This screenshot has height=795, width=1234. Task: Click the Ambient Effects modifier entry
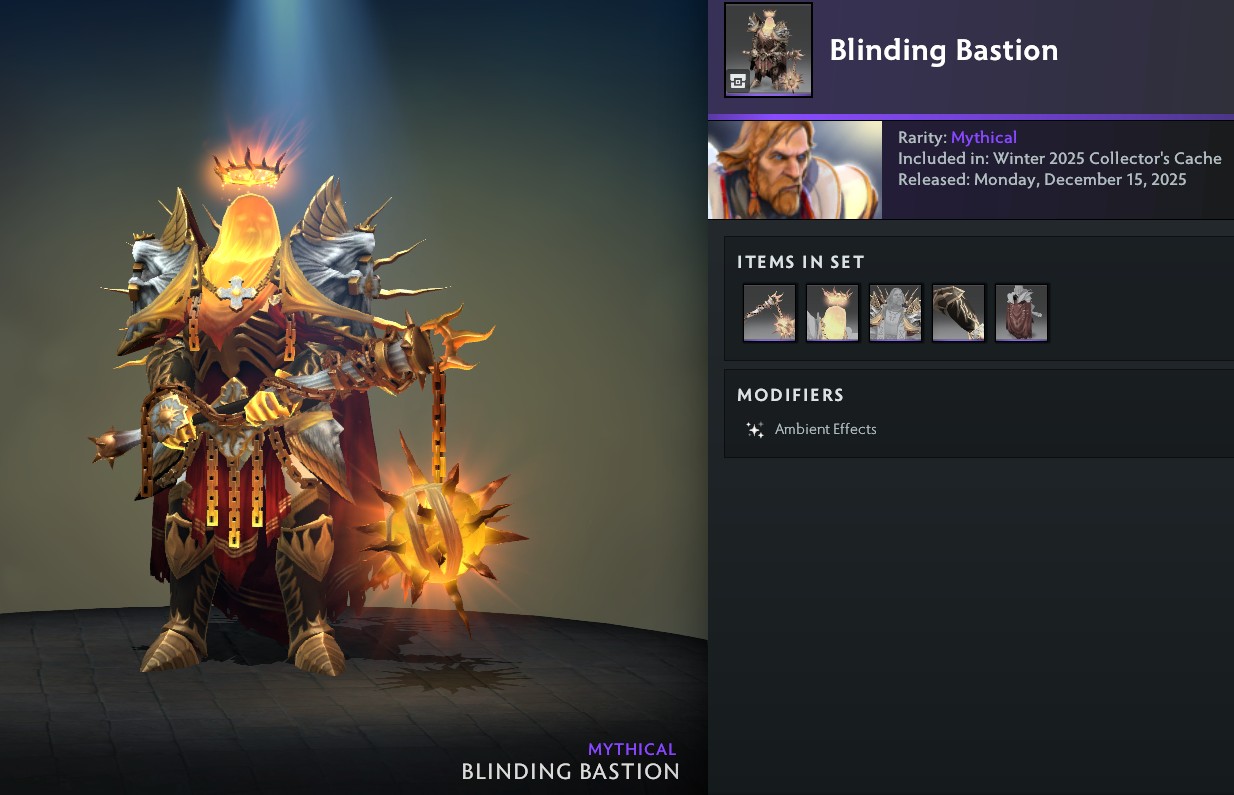(x=825, y=429)
